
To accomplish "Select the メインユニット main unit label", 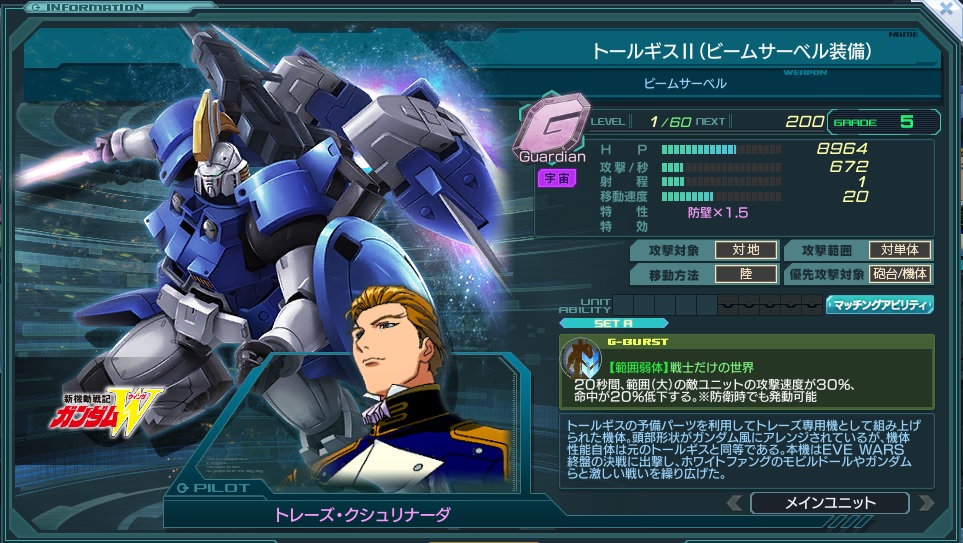I will point(829,502).
